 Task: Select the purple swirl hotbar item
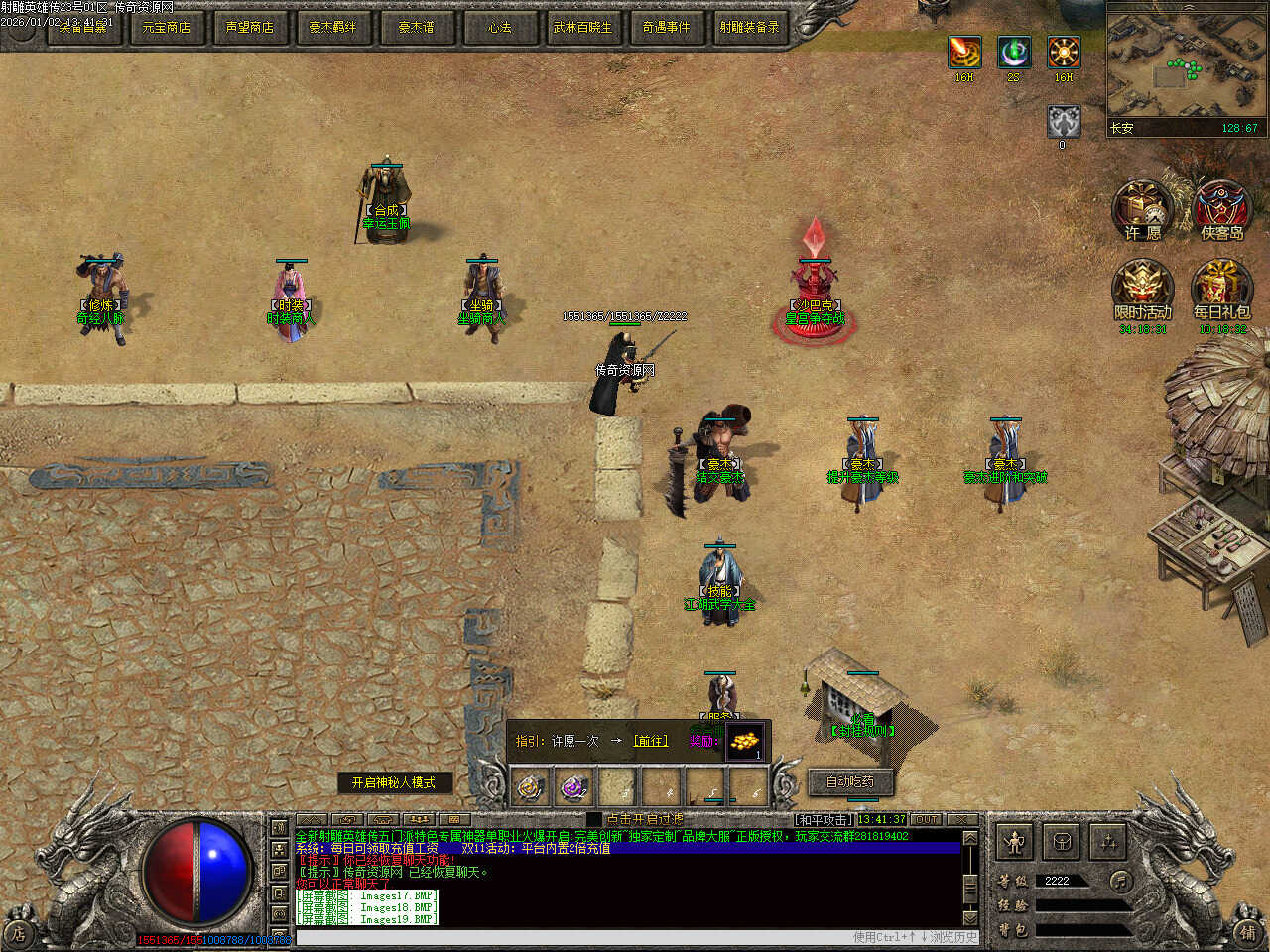tap(573, 788)
